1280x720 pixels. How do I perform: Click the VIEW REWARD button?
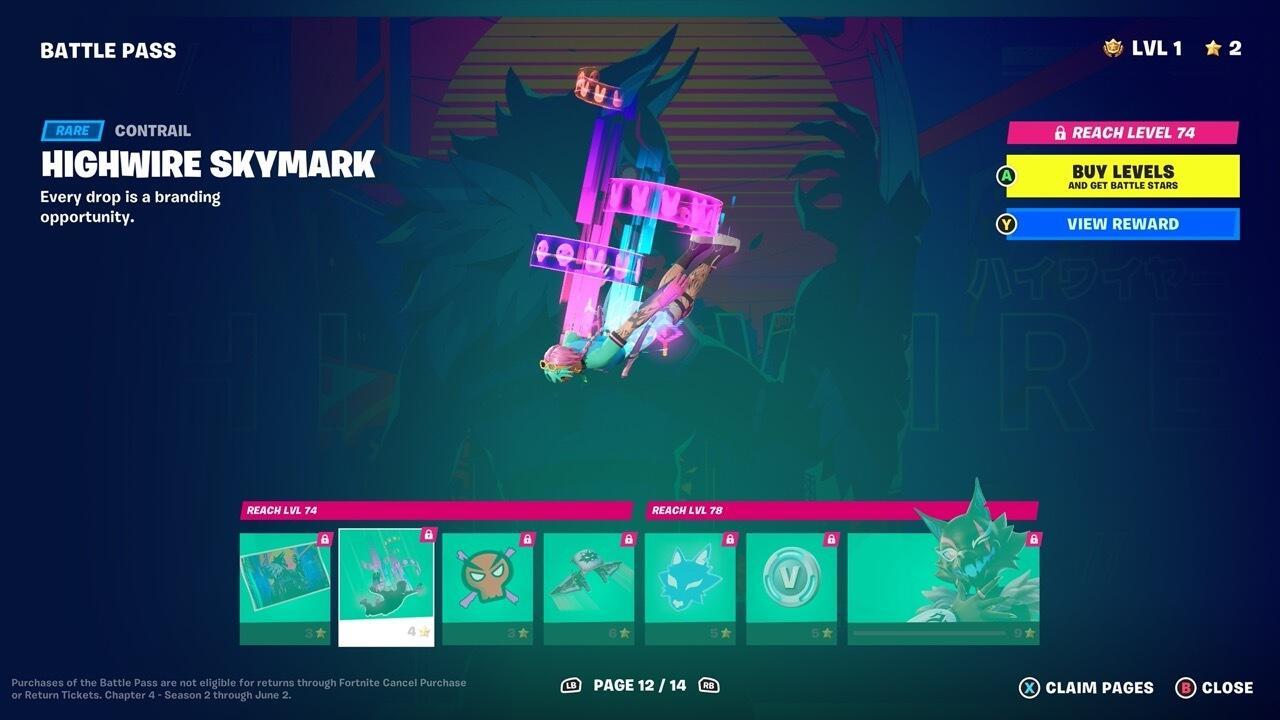[1119, 223]
